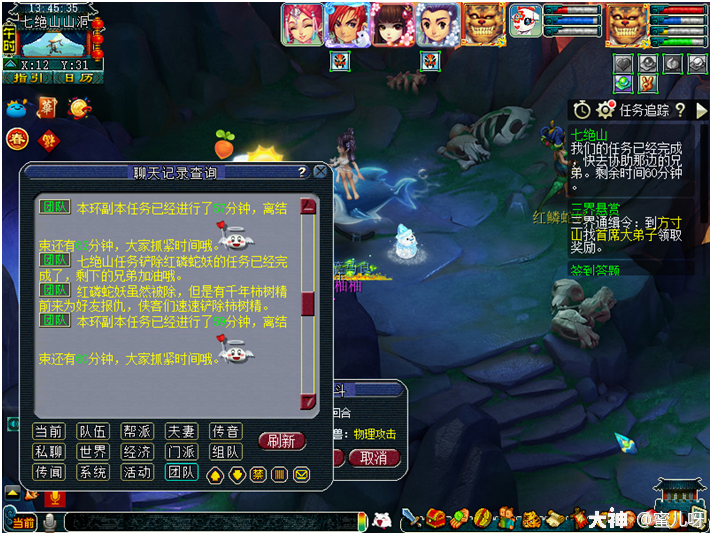The width and height of the screenshot is (712, 535).
Task: Select the 队伍 team channel filter
Action: pyautogui.click(x=92, y=431)
